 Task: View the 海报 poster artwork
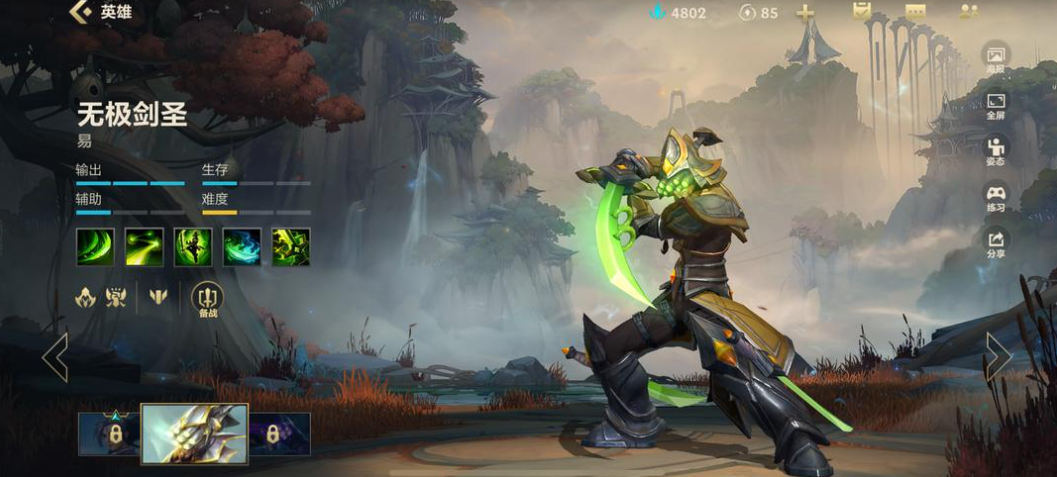[996, 60]
